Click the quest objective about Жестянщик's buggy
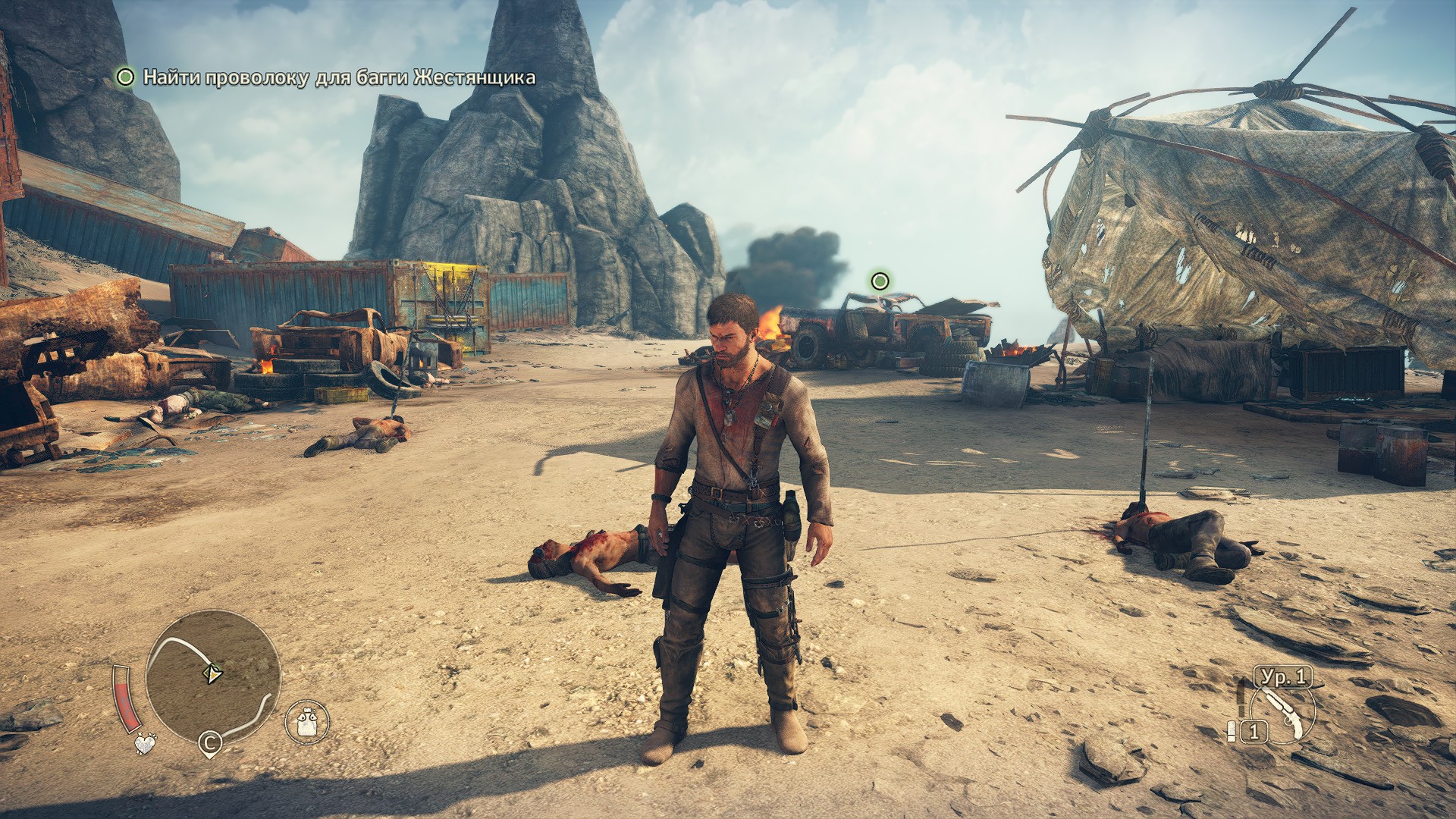Image resolution: width=1456 pixels, height=819 pixels. (x=338, y=77)
